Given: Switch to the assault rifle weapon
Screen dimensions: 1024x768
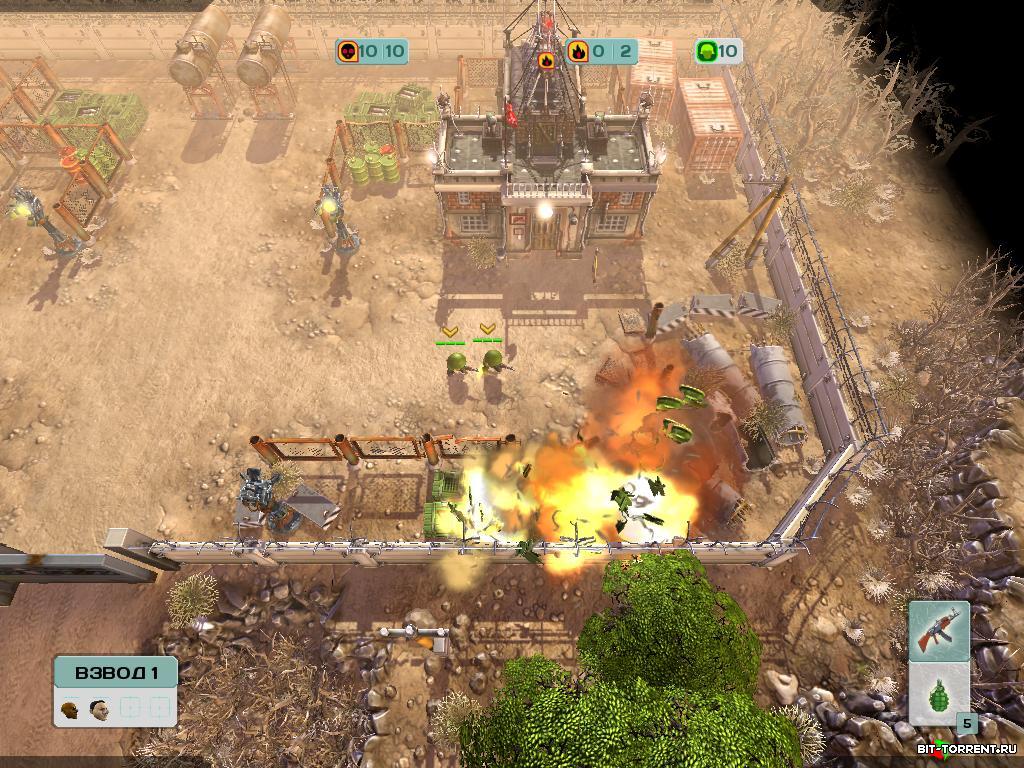Looking at the screenshot, I should [939, 630].
